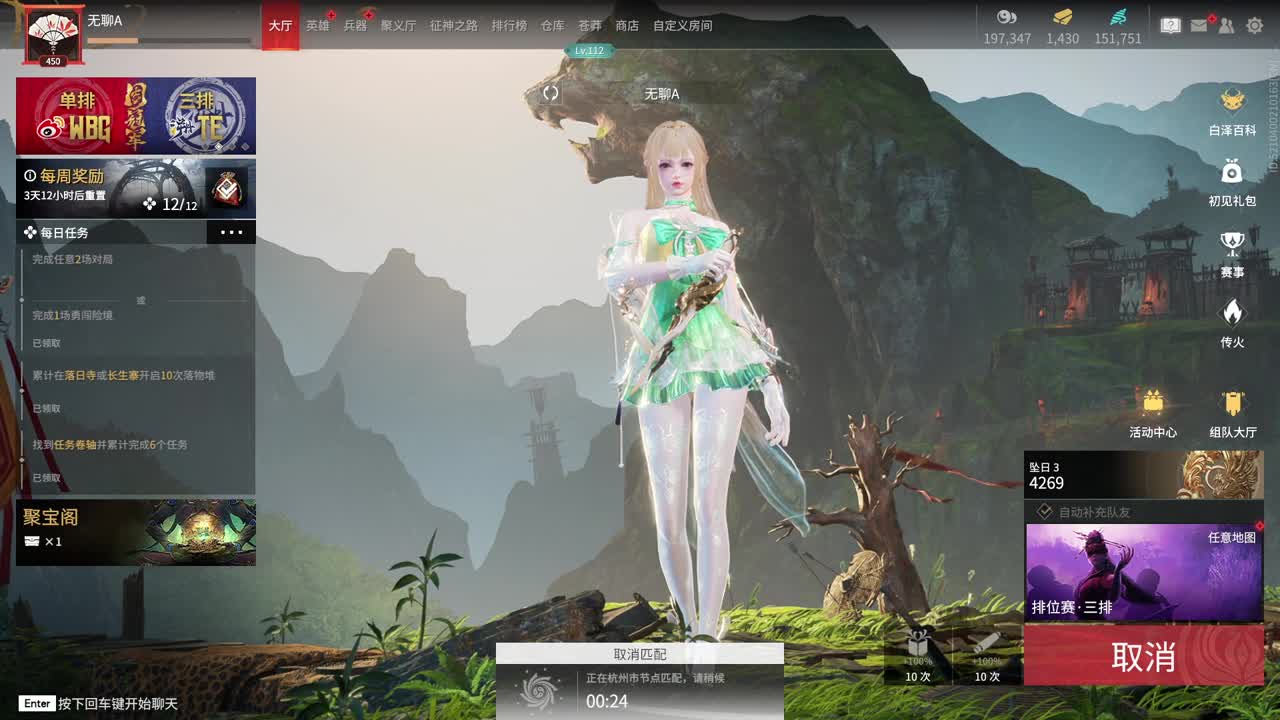Open the game settings gear
This screenshot has height=720, width=1280.
tap(1253, 25)
